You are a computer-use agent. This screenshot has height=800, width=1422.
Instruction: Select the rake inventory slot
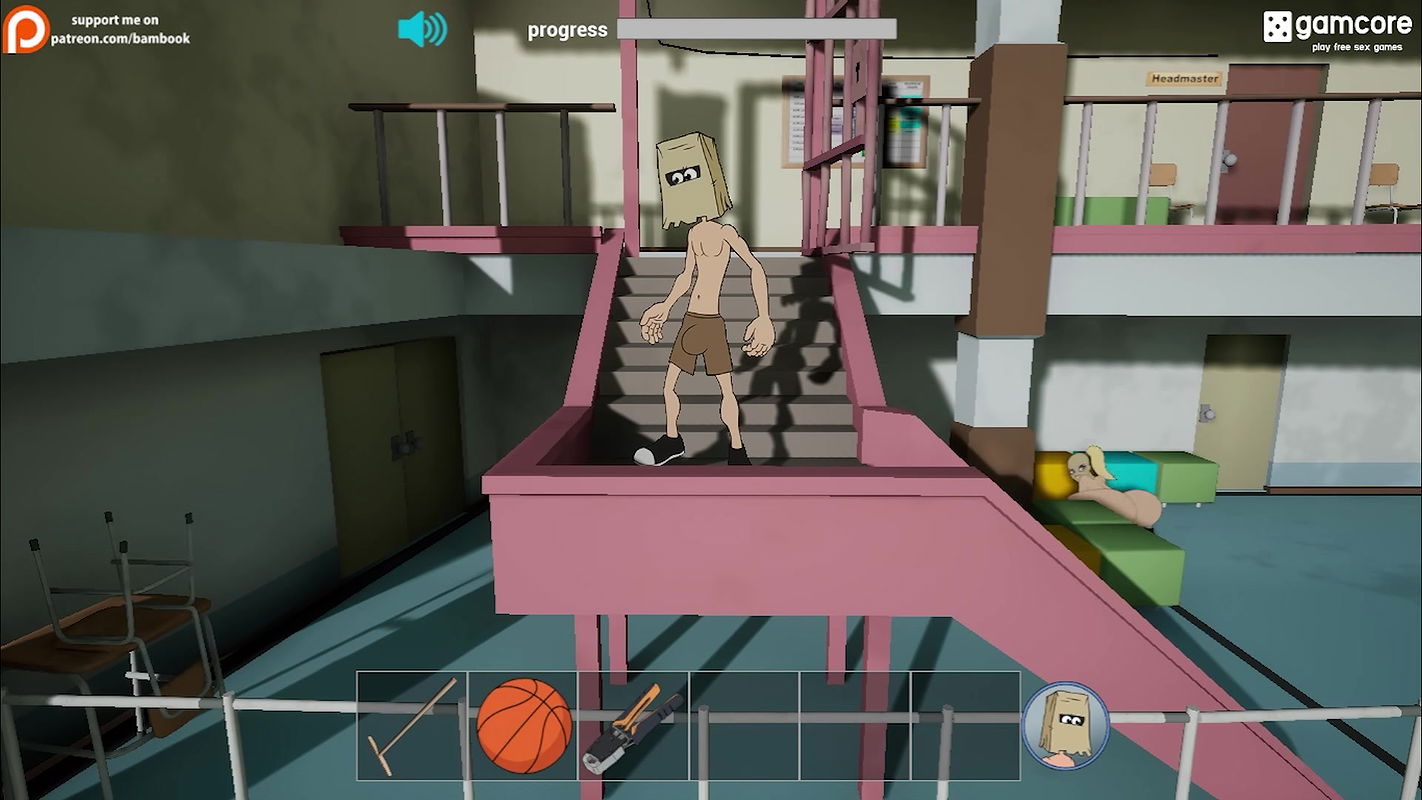(x=412, y=726)
